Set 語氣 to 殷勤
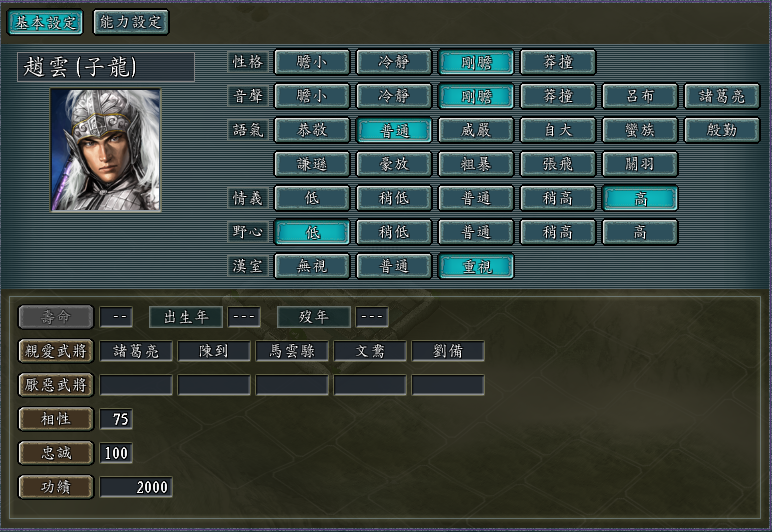This screenshot has width=772, height=532. click(x=722, y=130)
